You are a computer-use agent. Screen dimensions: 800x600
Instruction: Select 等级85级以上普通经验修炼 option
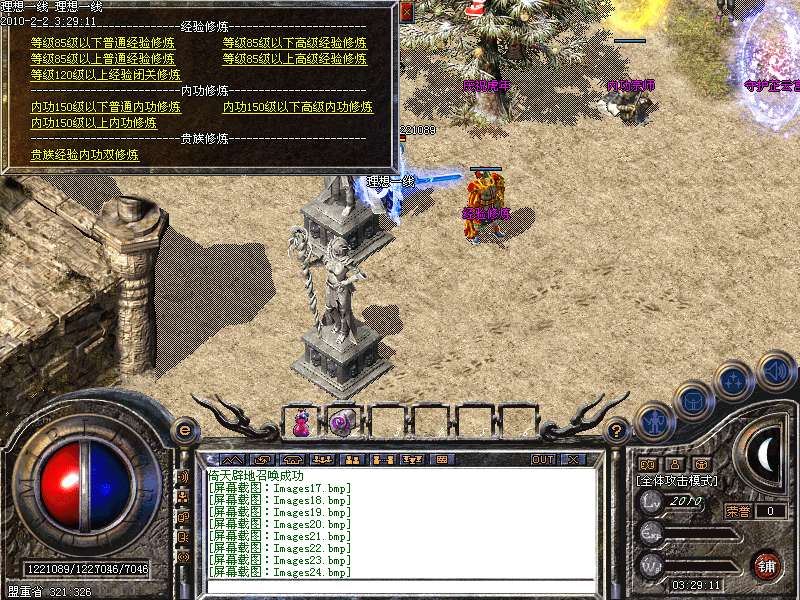point(102,59)
